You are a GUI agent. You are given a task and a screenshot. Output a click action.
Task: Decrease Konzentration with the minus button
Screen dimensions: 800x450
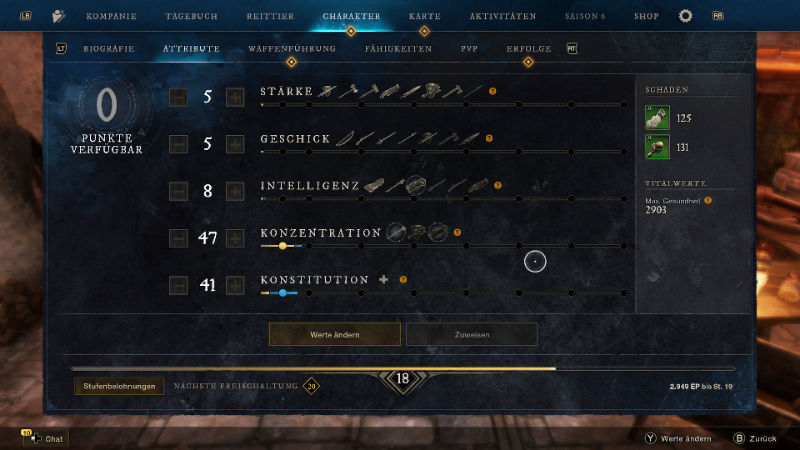pyautogui.click(x=178, y=238)
